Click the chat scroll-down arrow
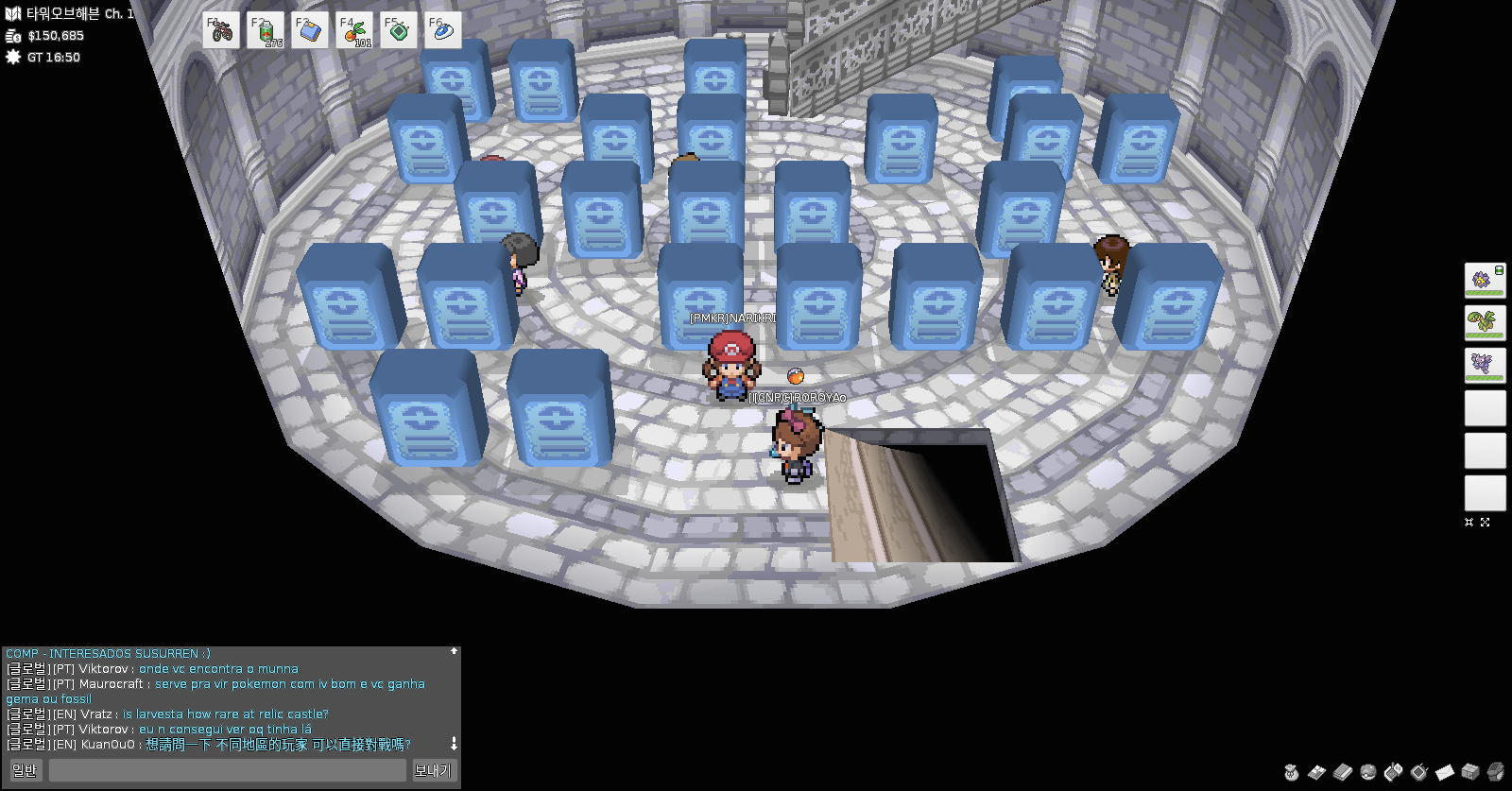Image resolution: width=1512 pixels, height=791 pixels. pos(454,744)
